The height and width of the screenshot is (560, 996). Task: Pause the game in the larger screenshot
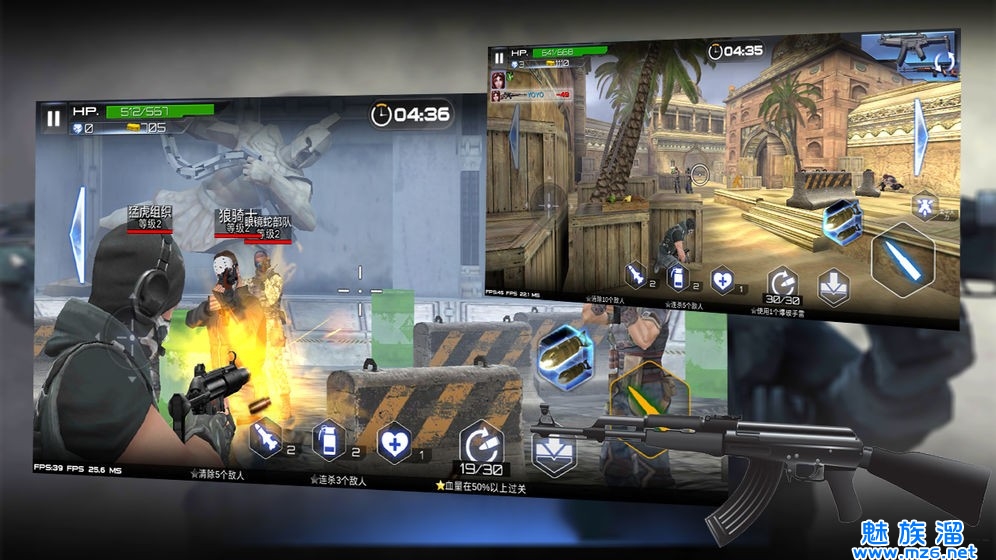click(52, 117)
